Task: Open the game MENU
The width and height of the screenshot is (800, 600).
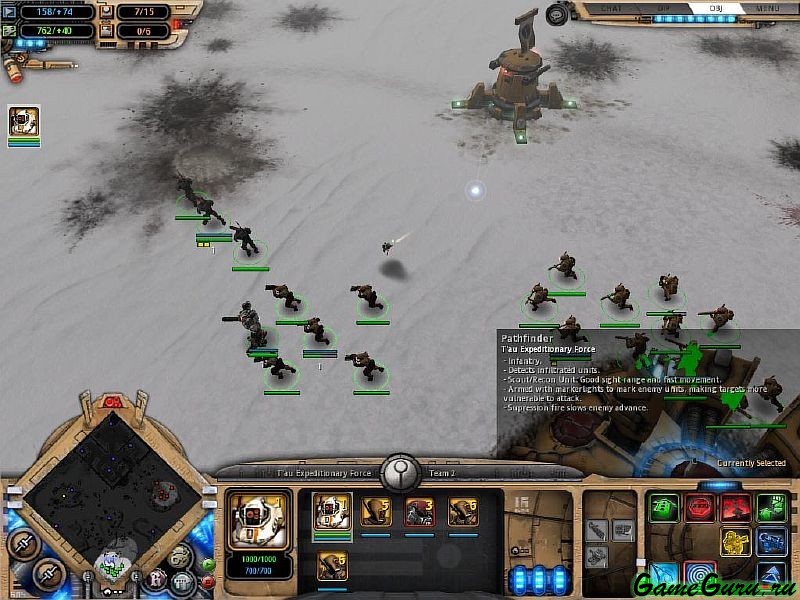Action: pyautogui.click(x=767, y=9)
